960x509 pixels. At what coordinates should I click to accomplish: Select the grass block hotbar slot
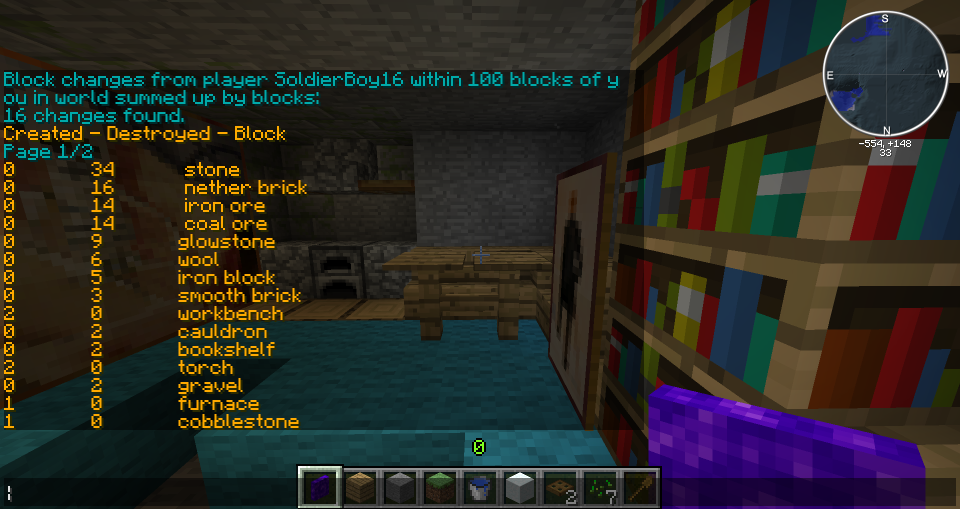(x=440, y=488)
